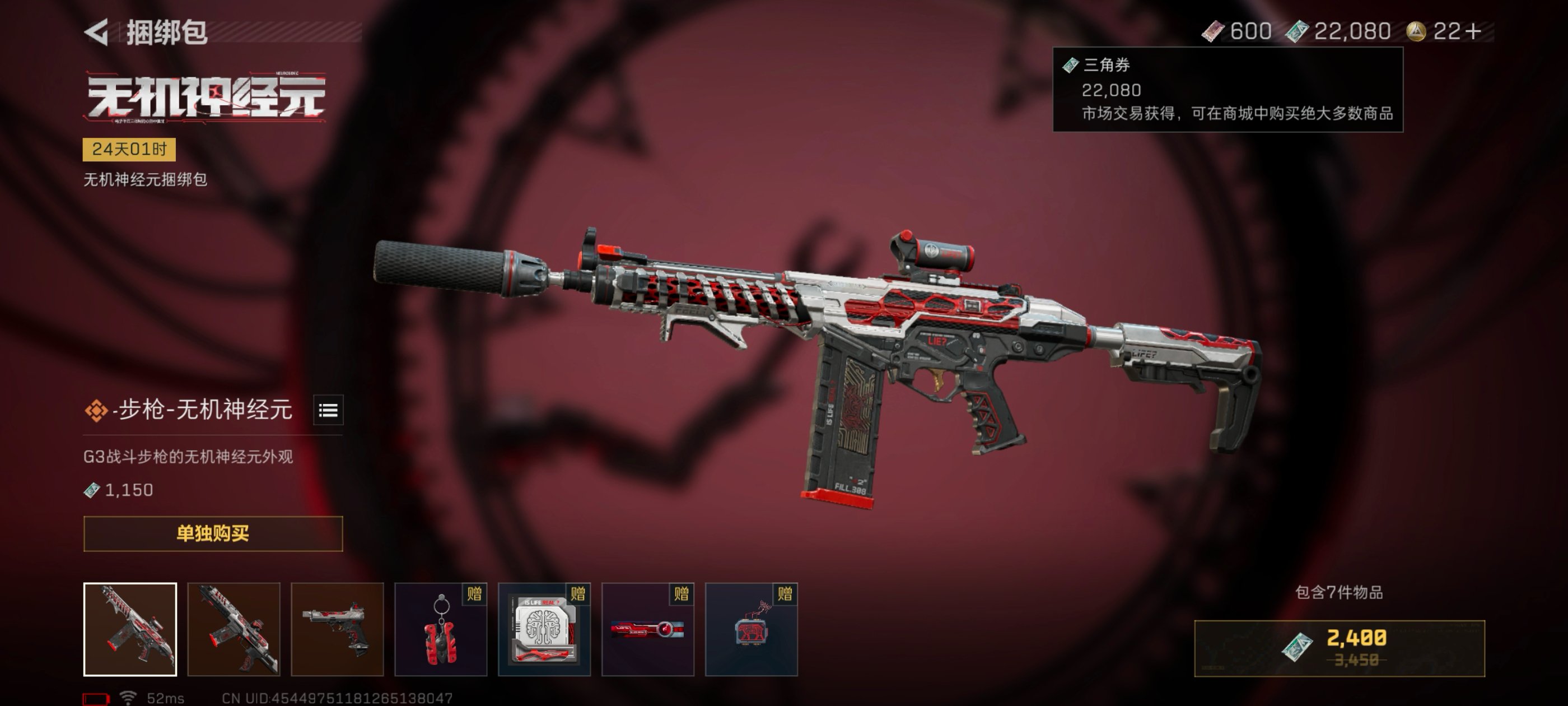Show the 'IS LIFE REAL?' brain card

coord(544,629)
